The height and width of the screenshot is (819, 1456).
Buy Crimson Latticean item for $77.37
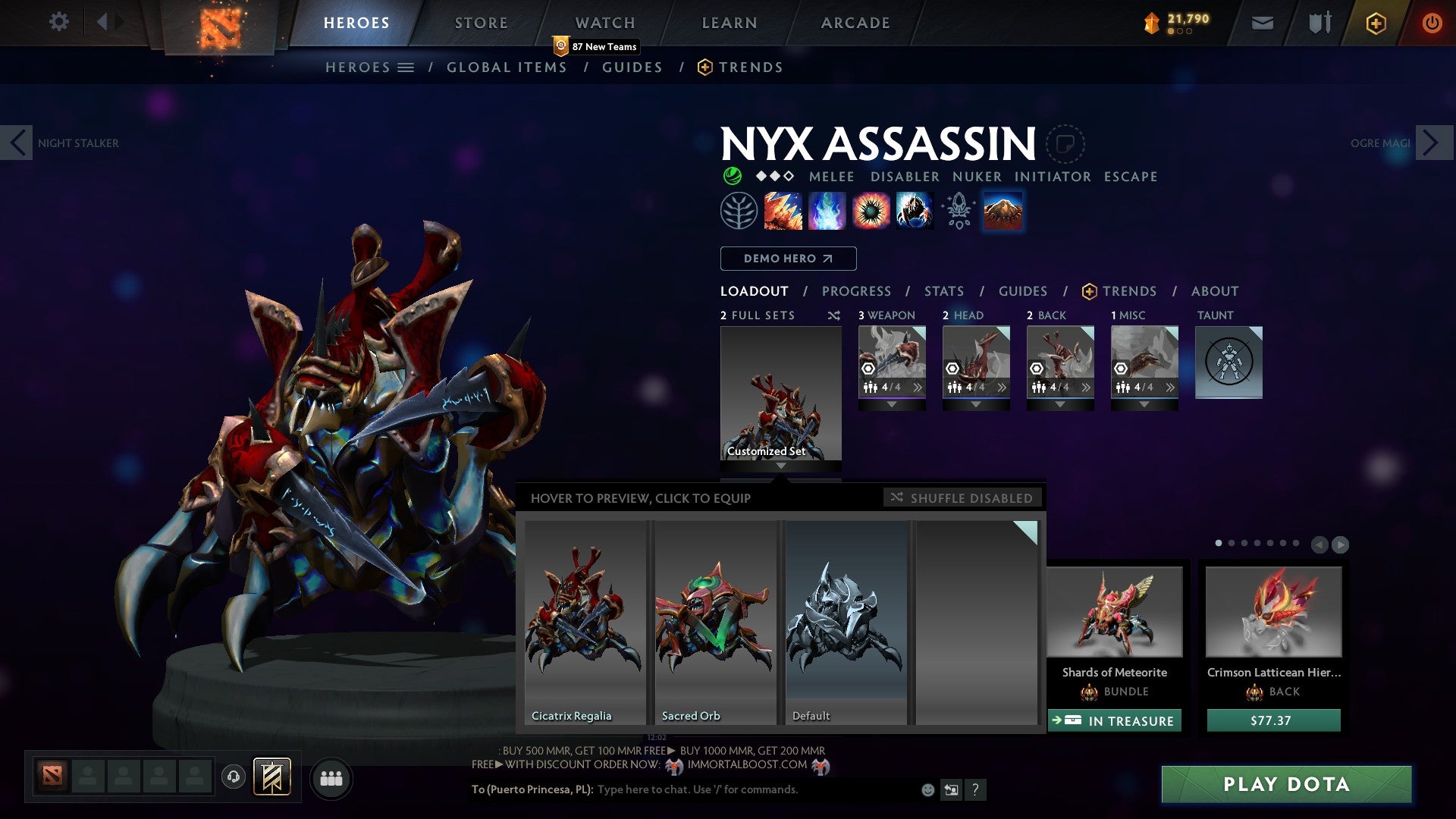pos(1272,720)
